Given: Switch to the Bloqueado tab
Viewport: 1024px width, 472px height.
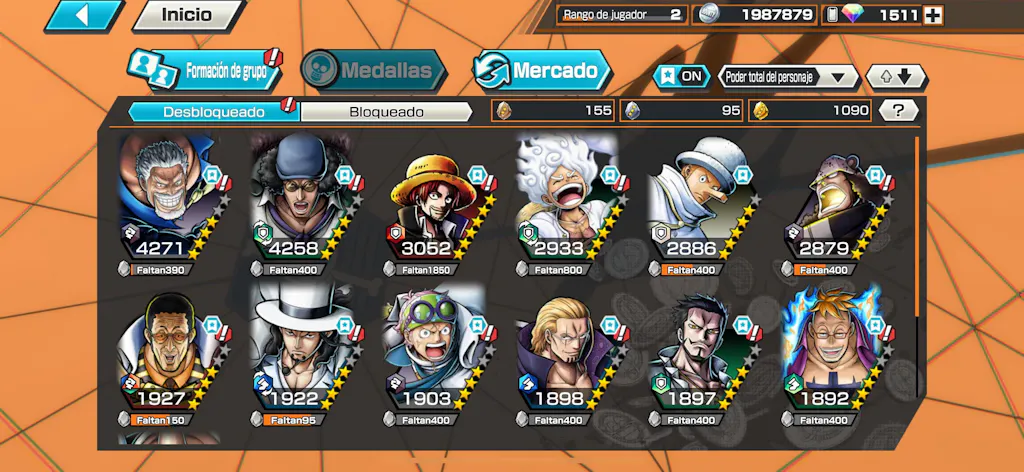Looking at the screenshot, I should (386, 111).
